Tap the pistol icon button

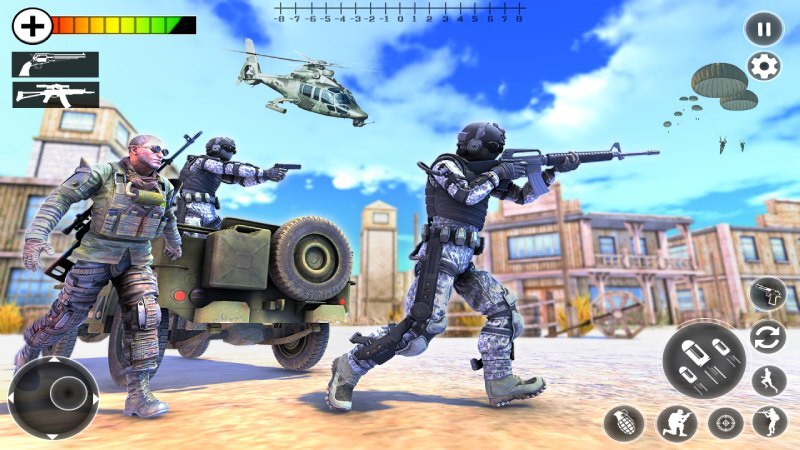coord(767,295)
